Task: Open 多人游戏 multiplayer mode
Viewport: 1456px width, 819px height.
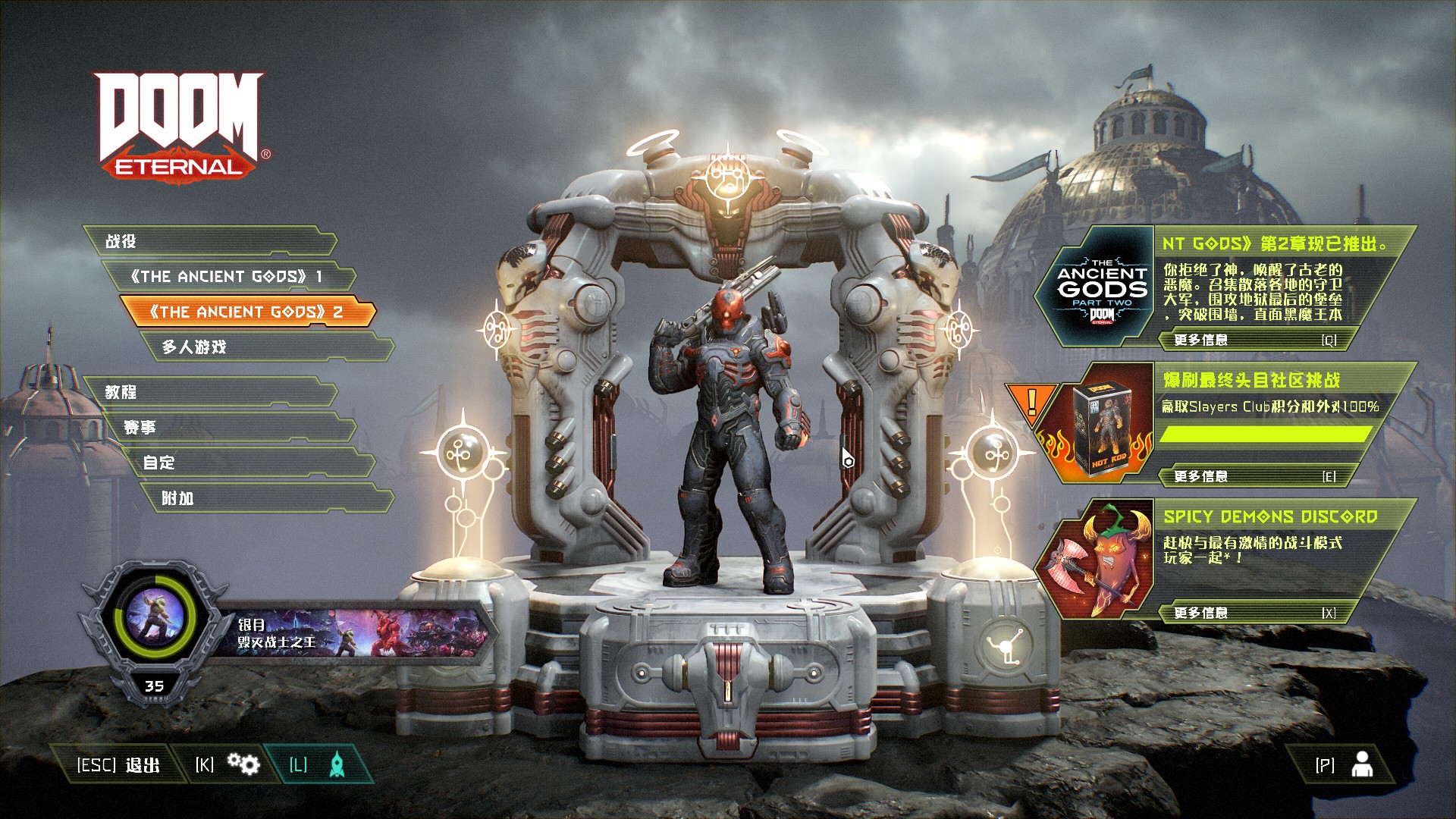Action: pos(265,347)
